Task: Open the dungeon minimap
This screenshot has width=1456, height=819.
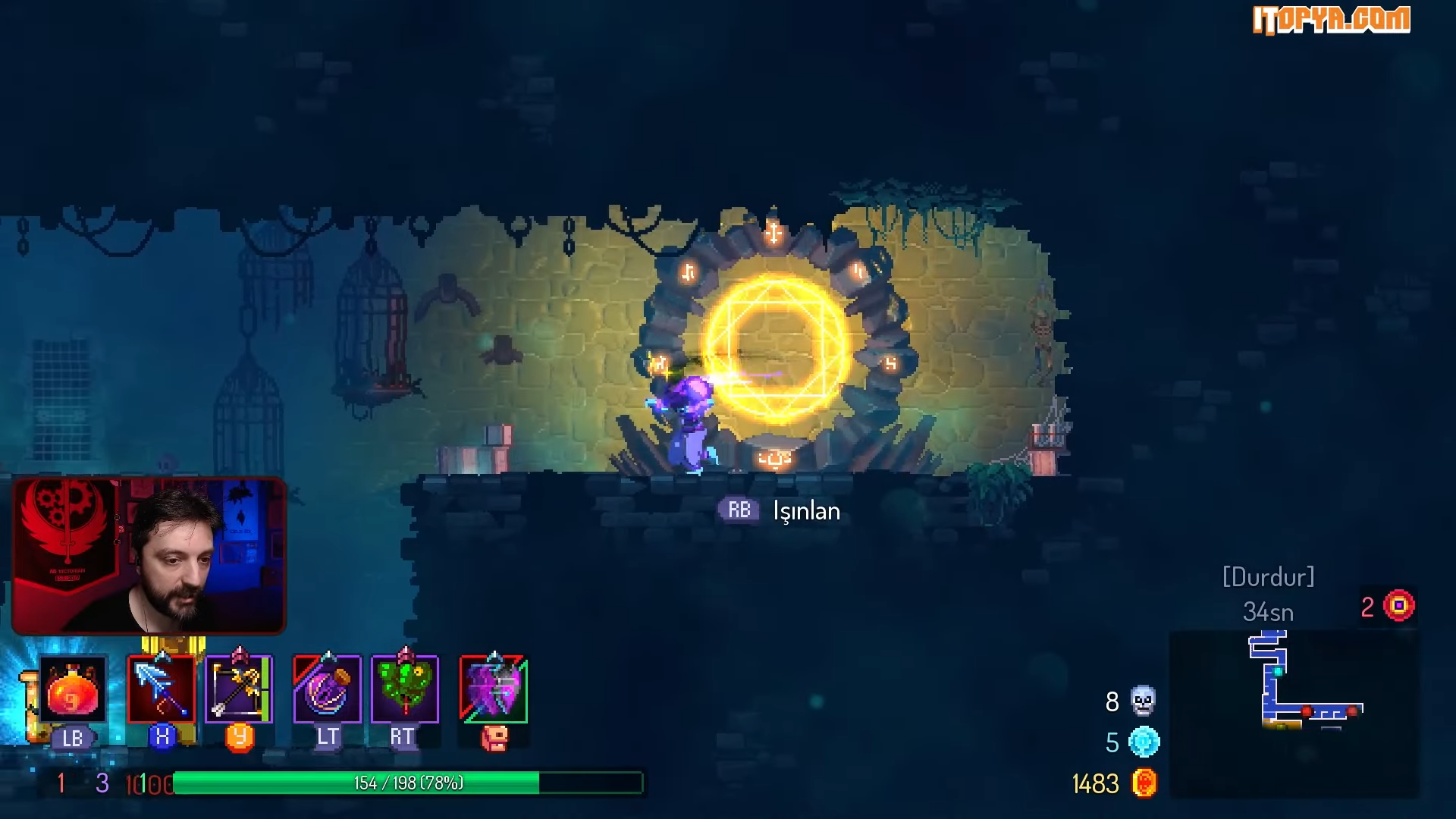Action: 1294,713
